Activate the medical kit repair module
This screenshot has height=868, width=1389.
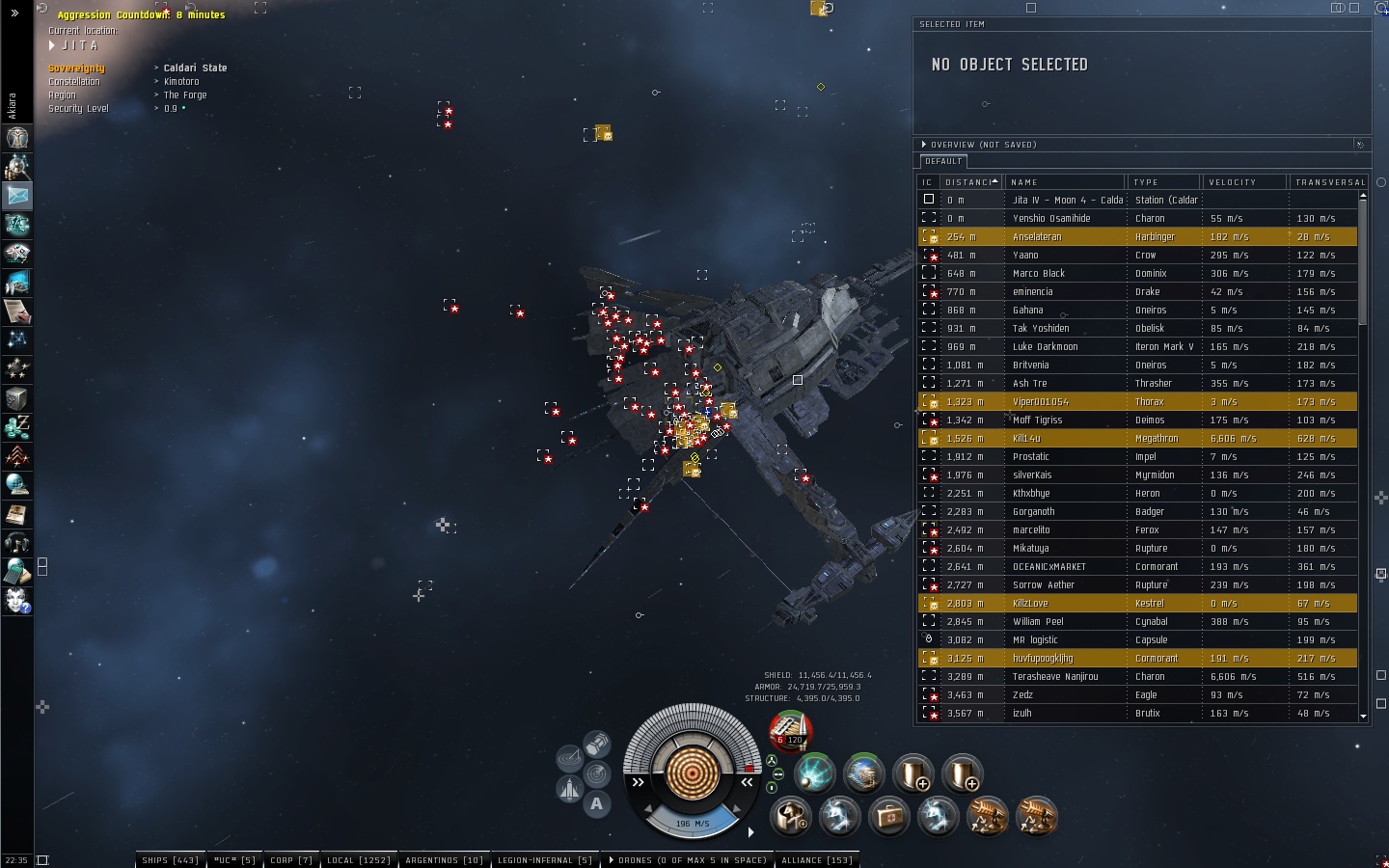(888, 817)
